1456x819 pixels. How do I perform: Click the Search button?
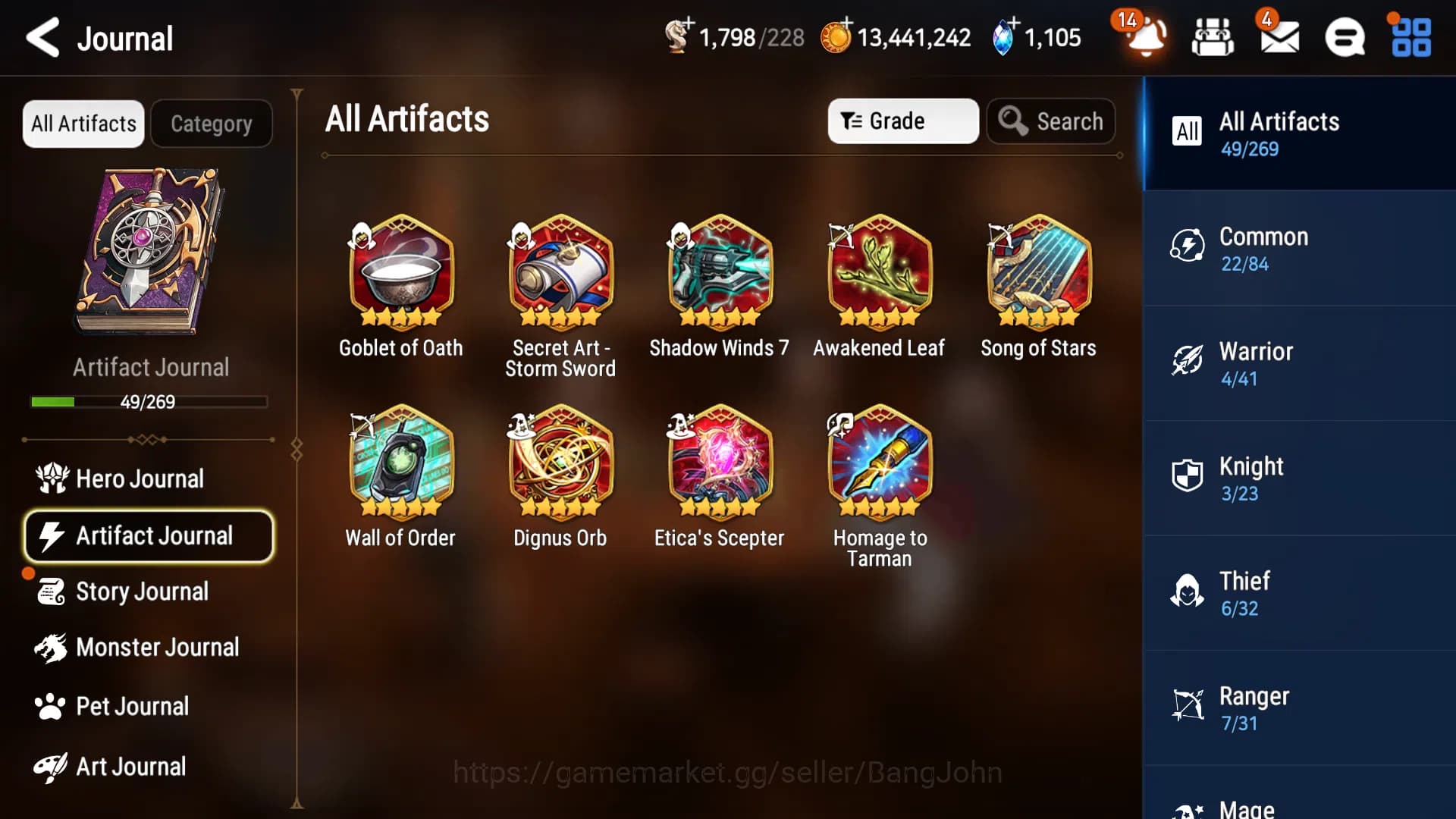[x=1051, y=121]
